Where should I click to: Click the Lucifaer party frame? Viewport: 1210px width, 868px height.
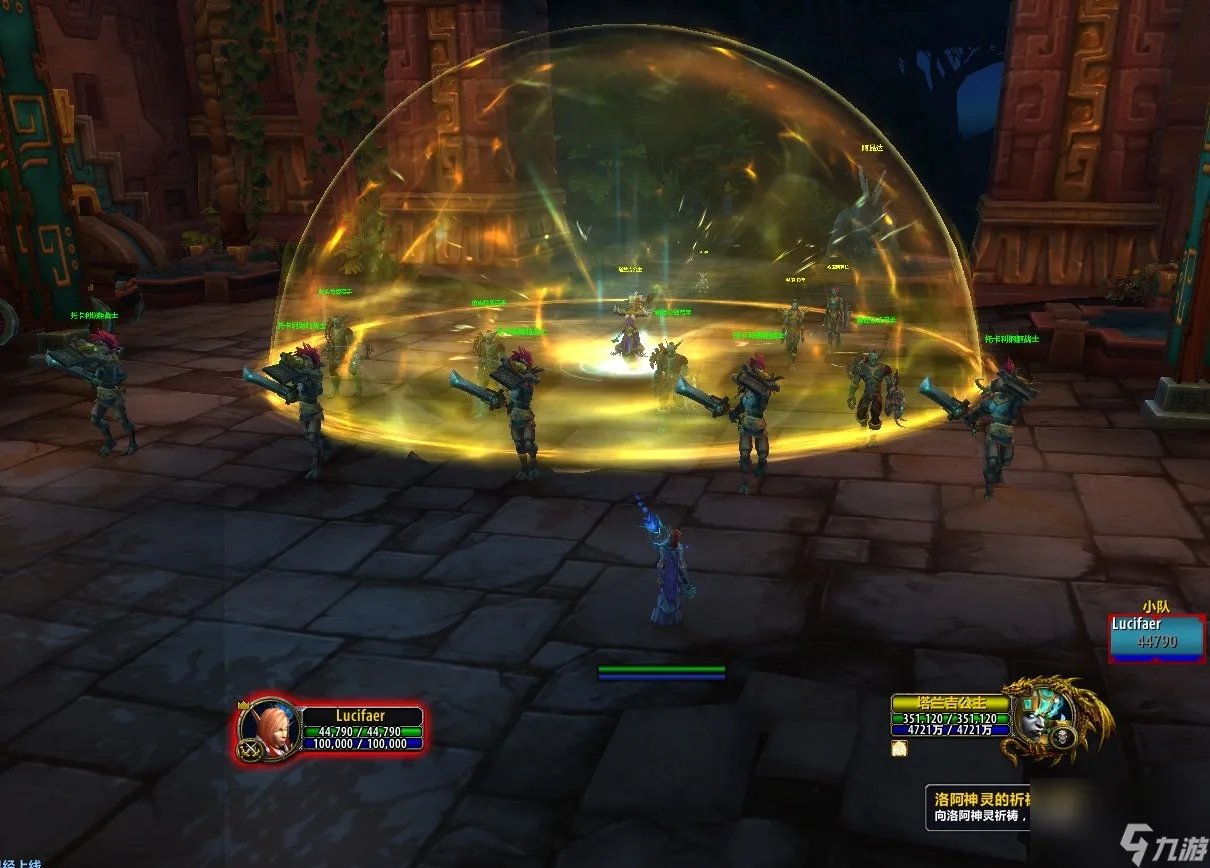coord(1155,638)
